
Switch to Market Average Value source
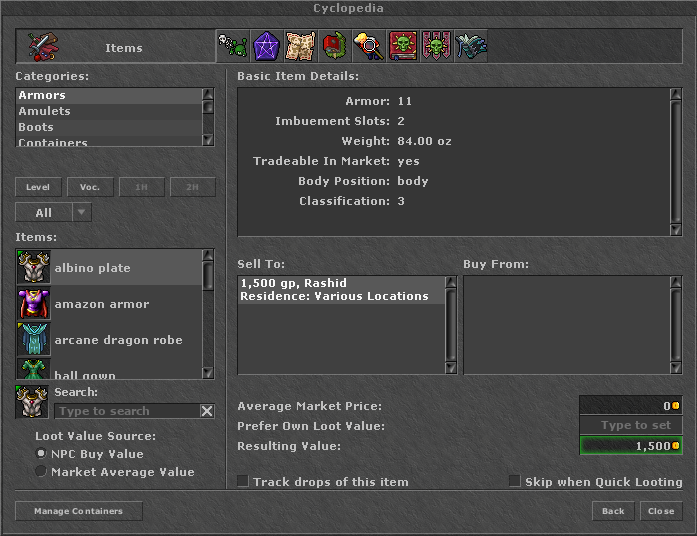point(41,472)
